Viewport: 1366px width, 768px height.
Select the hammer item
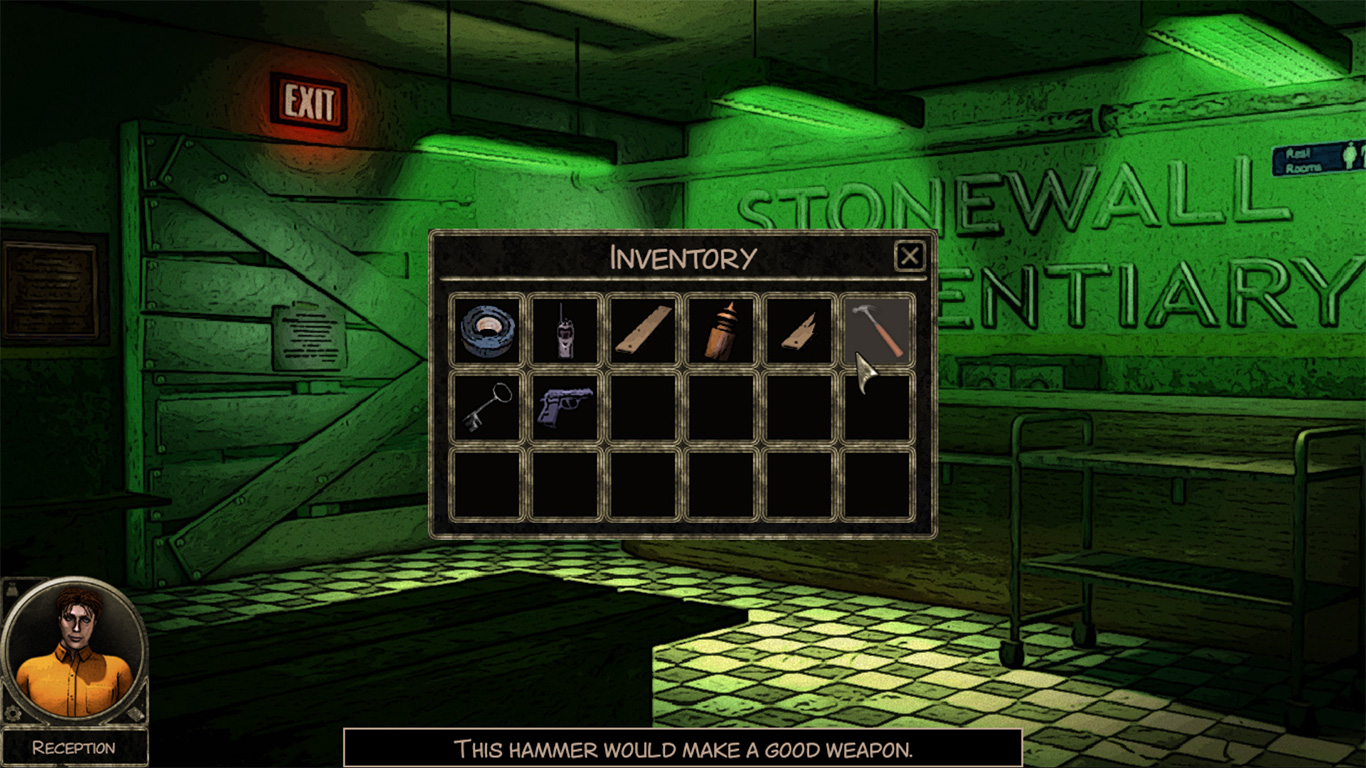(876, 330)
